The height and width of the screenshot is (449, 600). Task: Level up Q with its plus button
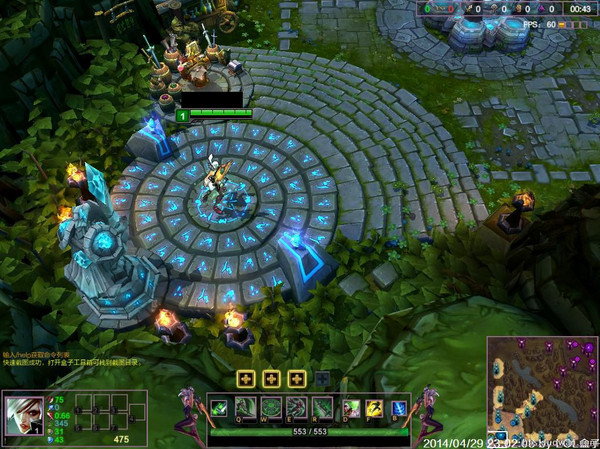pos(245,379)
